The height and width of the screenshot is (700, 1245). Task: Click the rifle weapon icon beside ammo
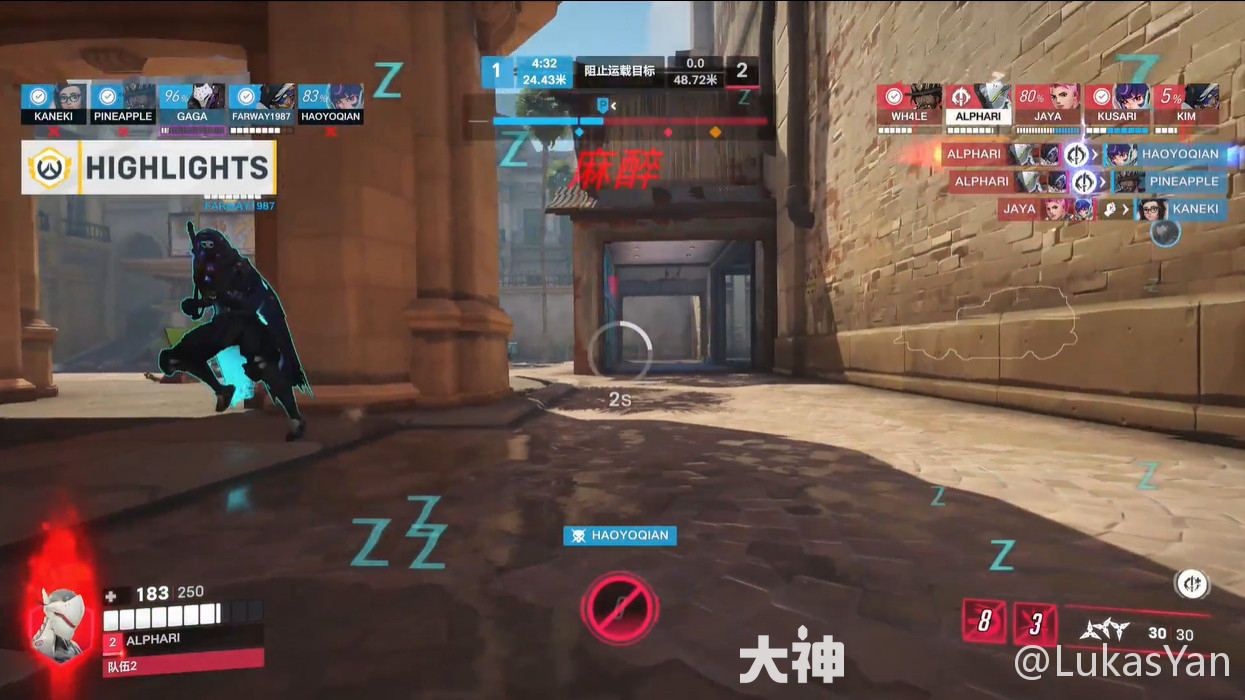[x=1105, y=631]
